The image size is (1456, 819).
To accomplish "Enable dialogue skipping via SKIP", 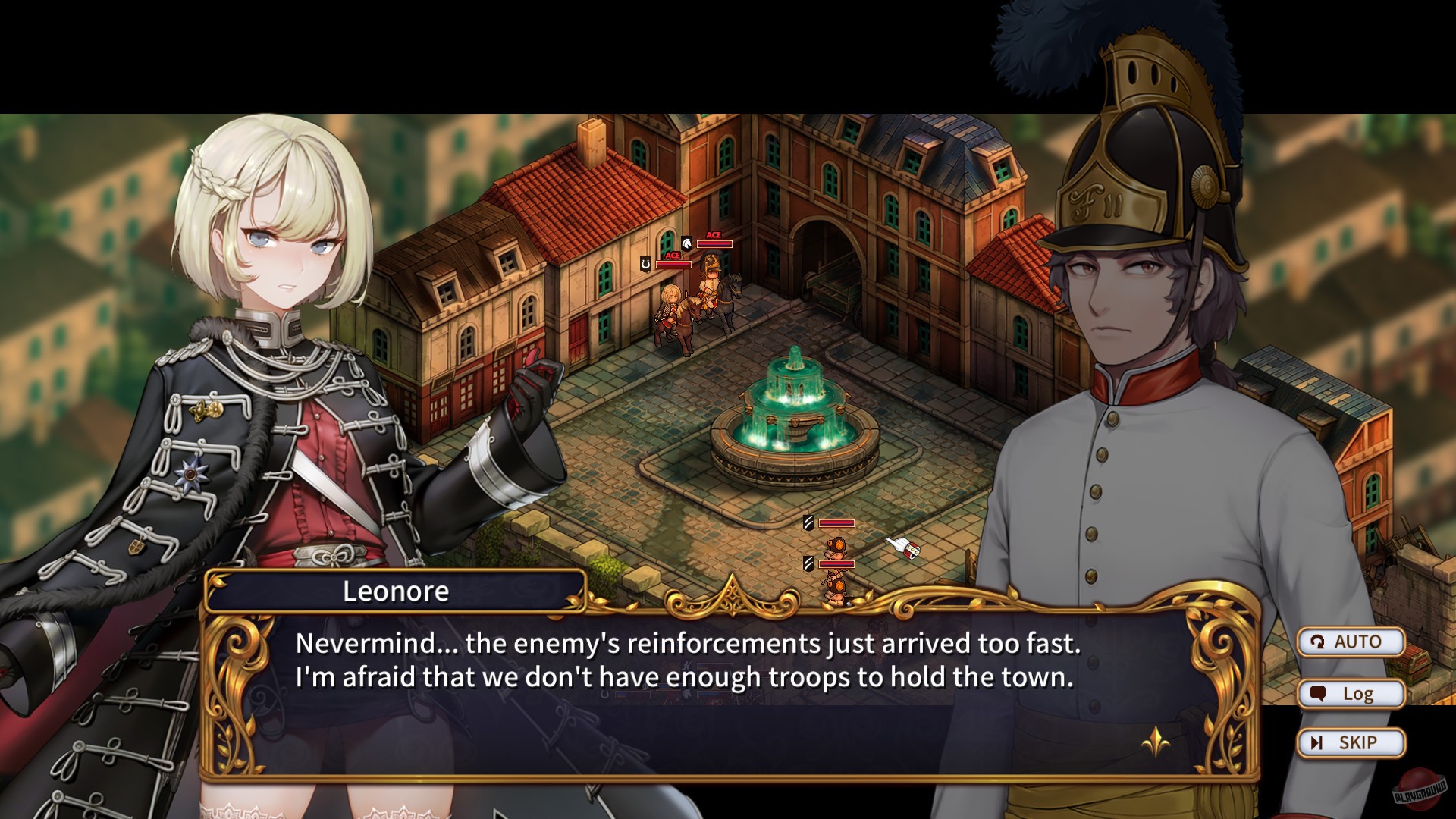I will (x=1351, y=742).
